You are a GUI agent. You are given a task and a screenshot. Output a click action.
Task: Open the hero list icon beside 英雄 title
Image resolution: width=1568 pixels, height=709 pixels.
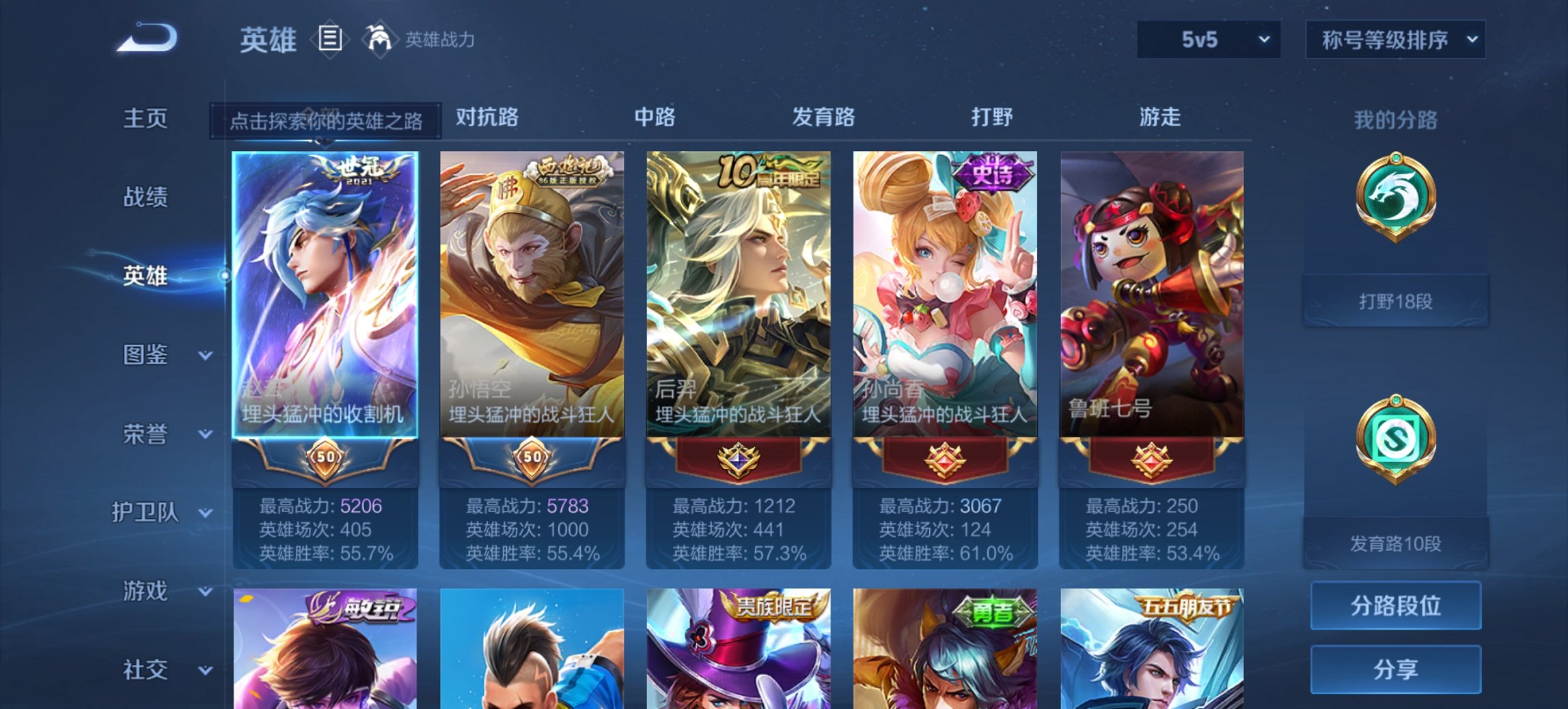(x=329, y=40)
